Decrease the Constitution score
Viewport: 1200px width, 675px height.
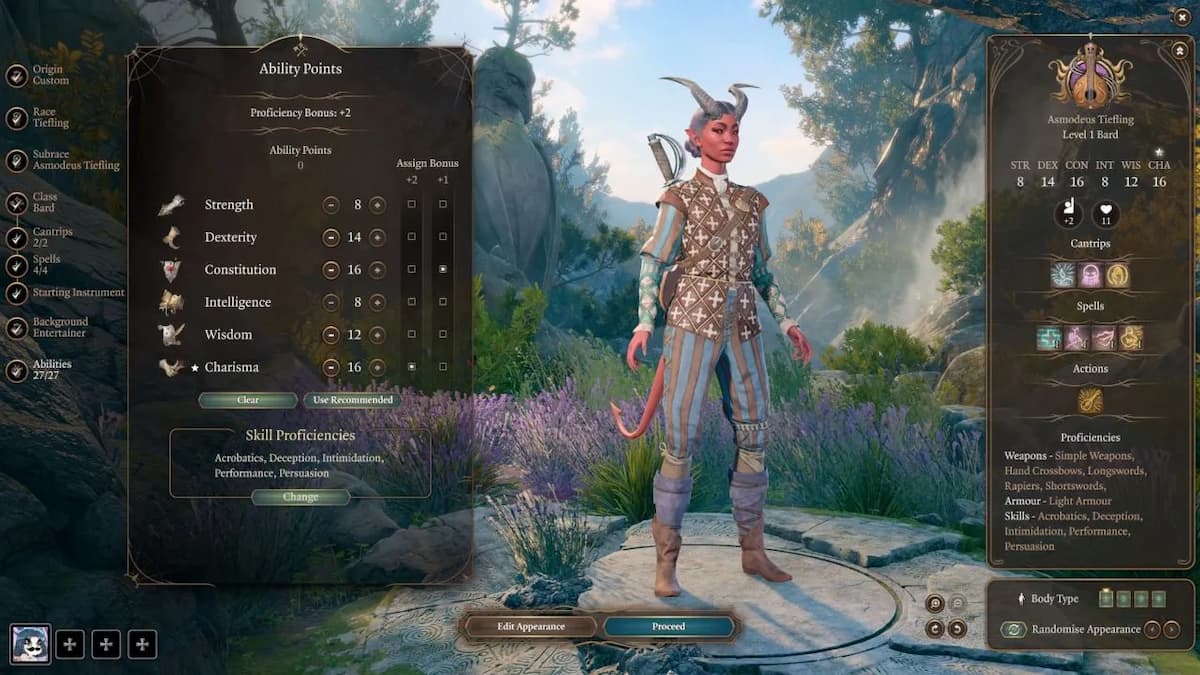tap(331, 270)
